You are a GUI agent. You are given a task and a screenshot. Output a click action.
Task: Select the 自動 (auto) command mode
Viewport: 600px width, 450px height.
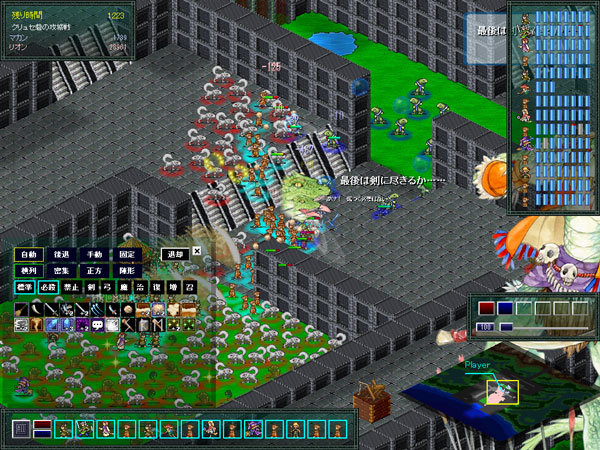pyautogui.click(x=28, y=254)
